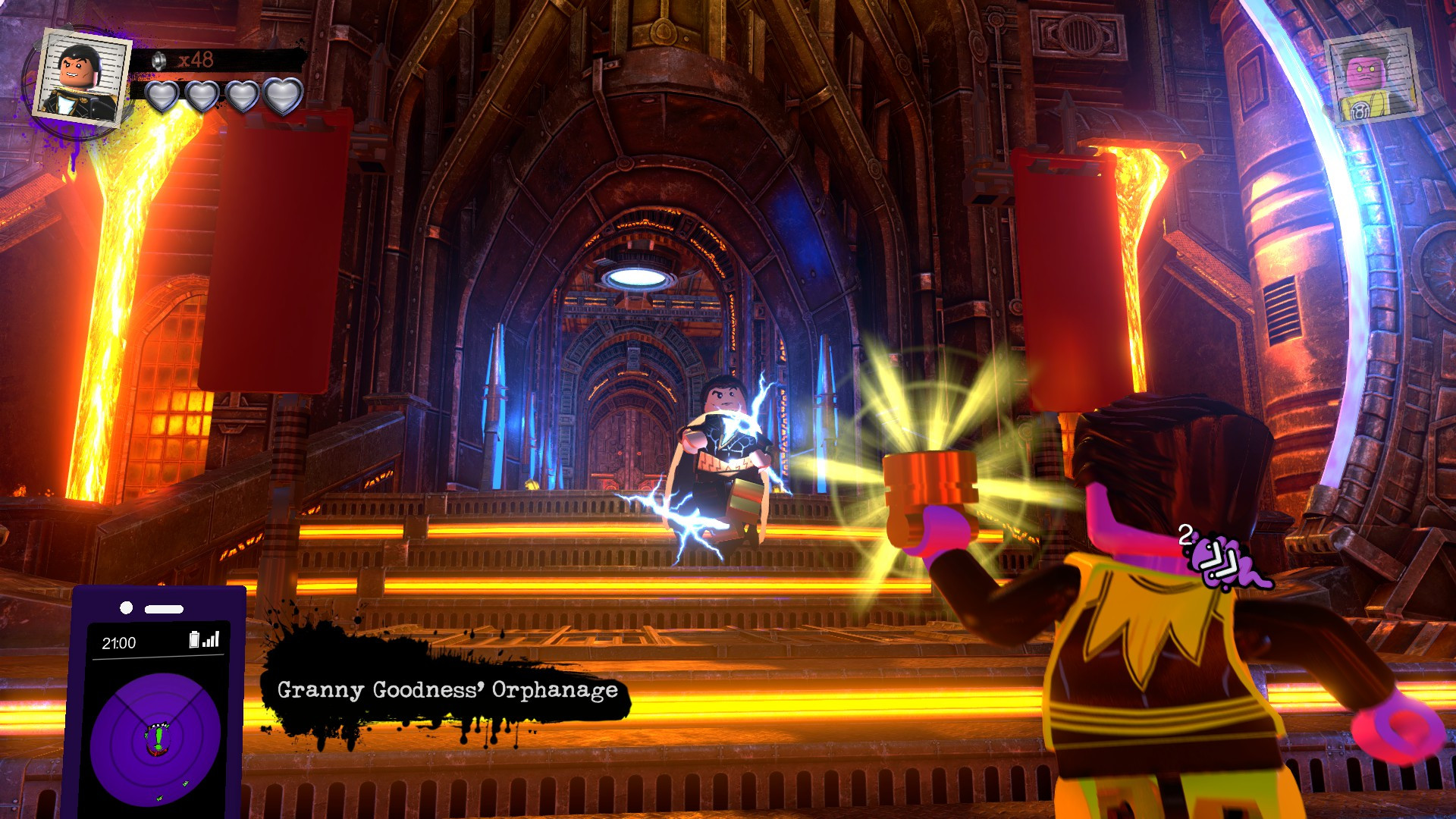Click the 21:00 clock on the phone
1456x819 pixels.
tap(121, 642)
